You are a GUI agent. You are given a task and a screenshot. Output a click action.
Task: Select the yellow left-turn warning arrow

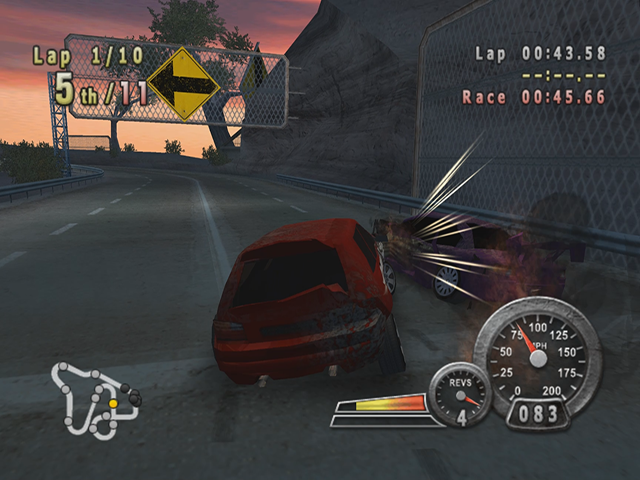click(183, 85)
